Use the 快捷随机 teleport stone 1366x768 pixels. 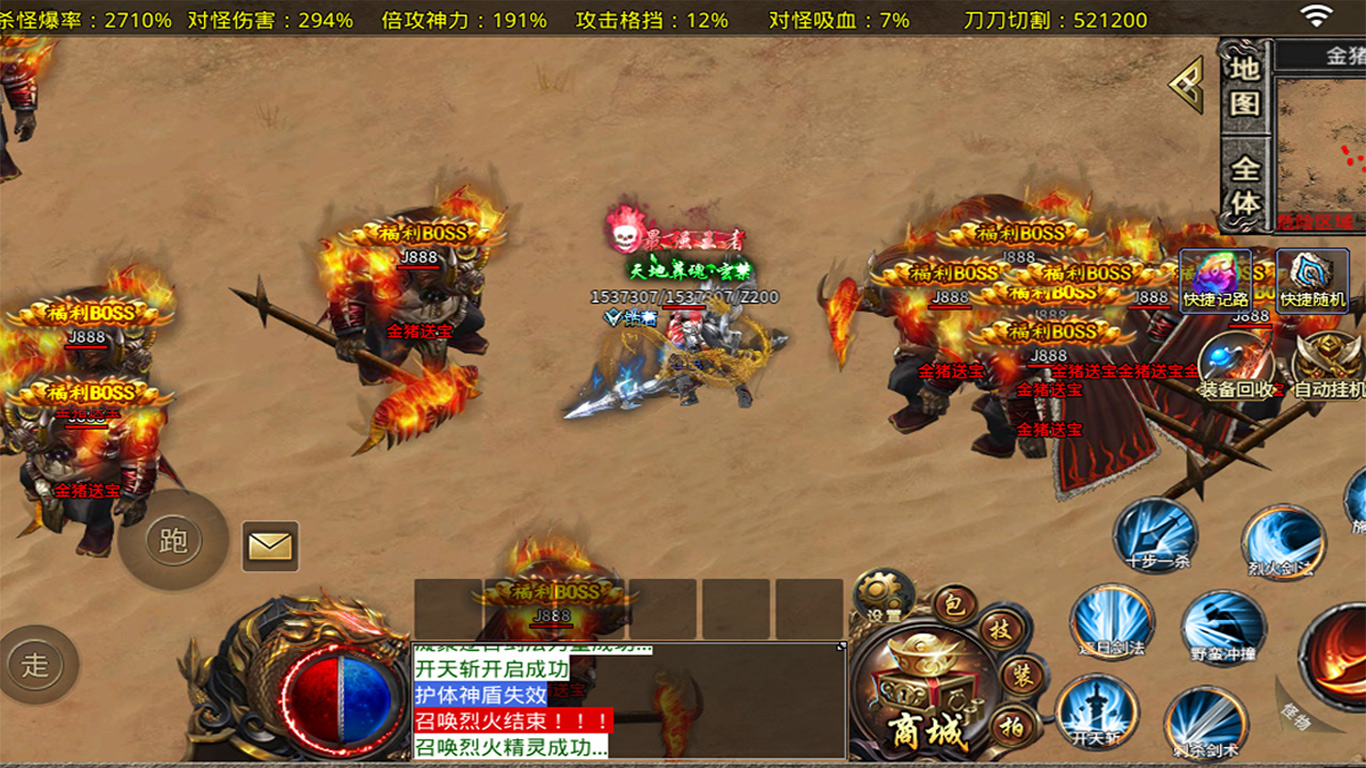point(1313,281)
